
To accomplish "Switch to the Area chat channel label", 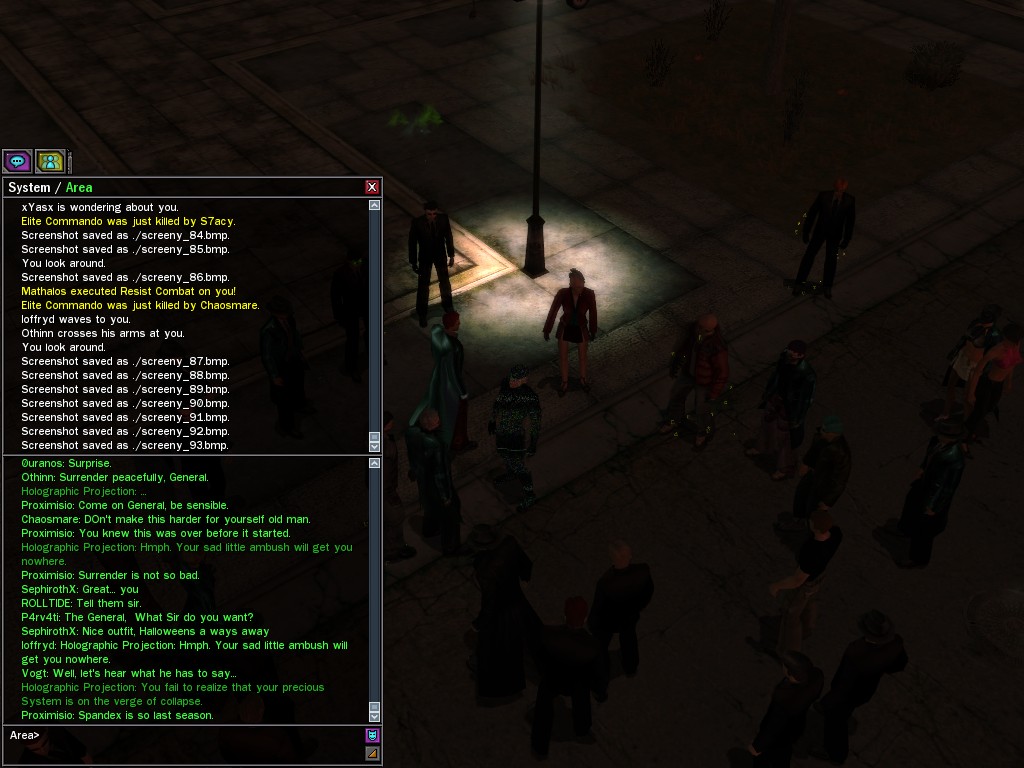I will (x=79, y=187).
